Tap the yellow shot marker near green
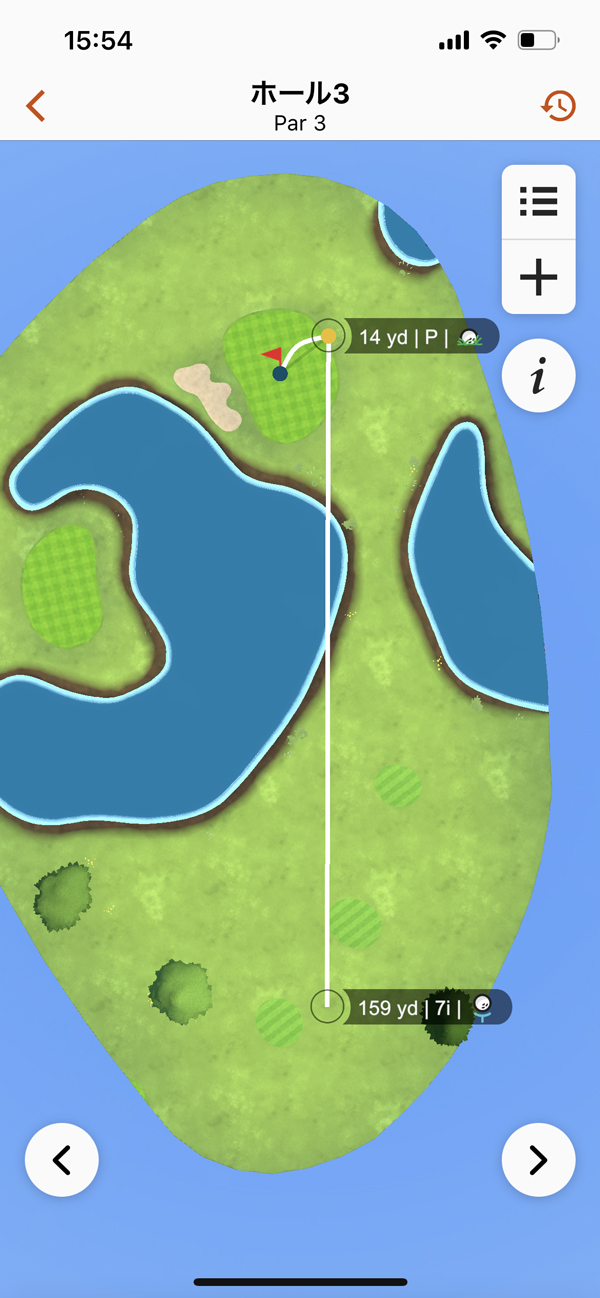600x1298 pixels. 328,336
